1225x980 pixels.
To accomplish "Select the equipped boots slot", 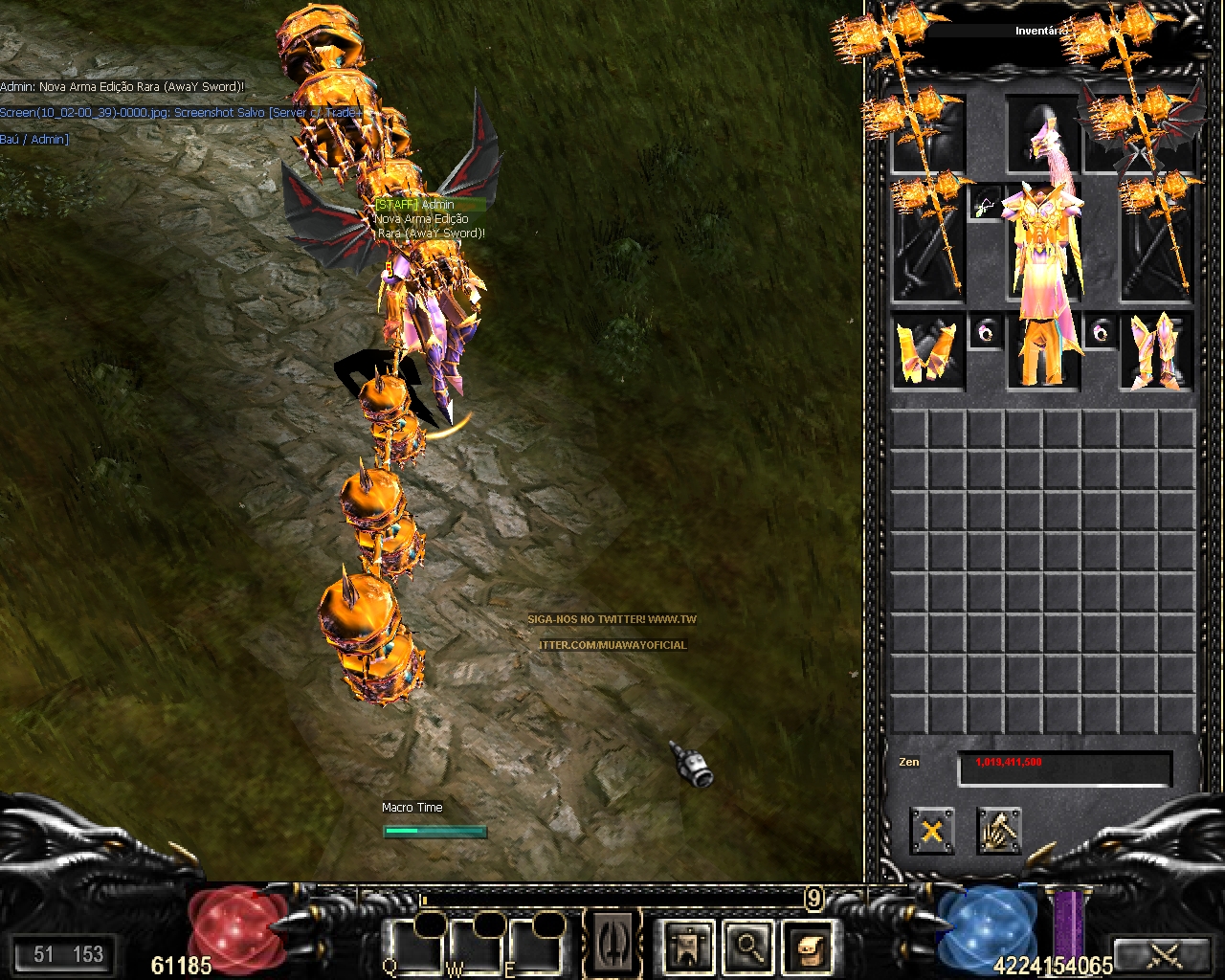I will 1157,351.
